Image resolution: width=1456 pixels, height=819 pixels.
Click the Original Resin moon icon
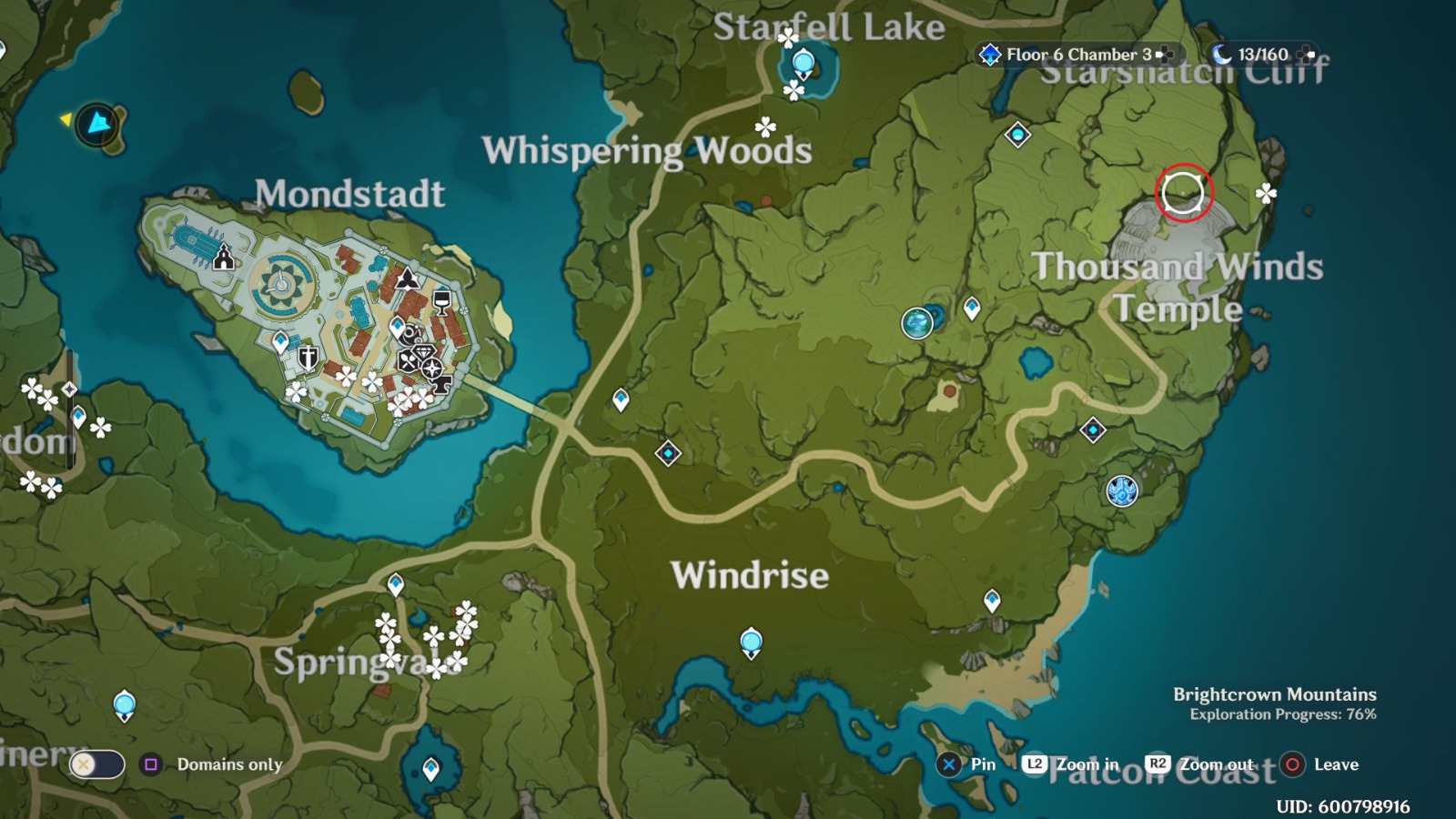coord(1224,54)
